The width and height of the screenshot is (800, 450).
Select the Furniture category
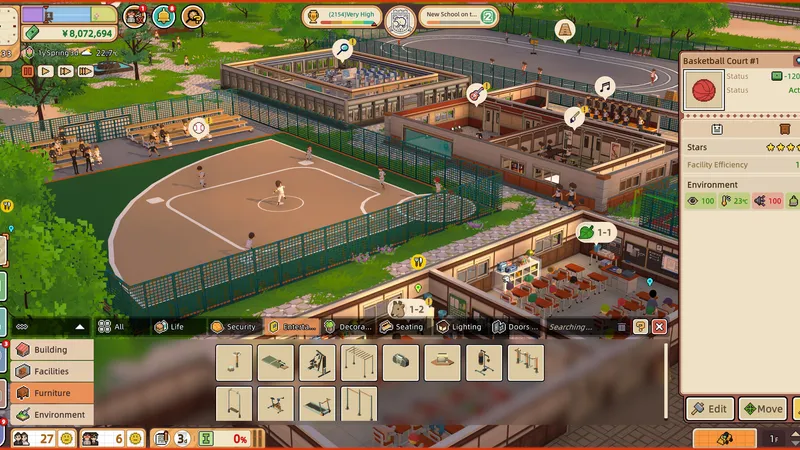pos(52,393)
